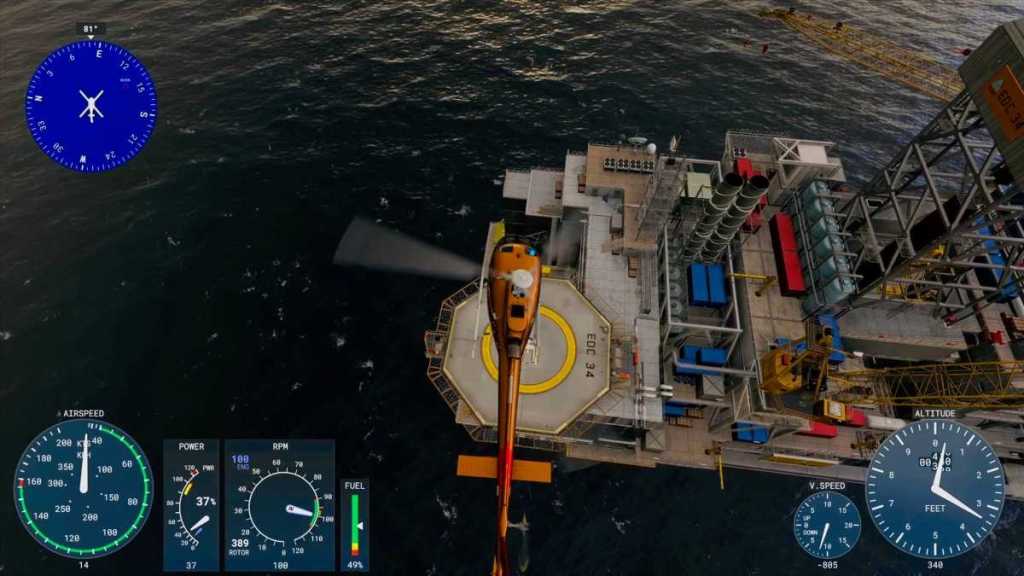Select the Airspeed gauge dial
1024x576 pixels.
coord(83,488)
